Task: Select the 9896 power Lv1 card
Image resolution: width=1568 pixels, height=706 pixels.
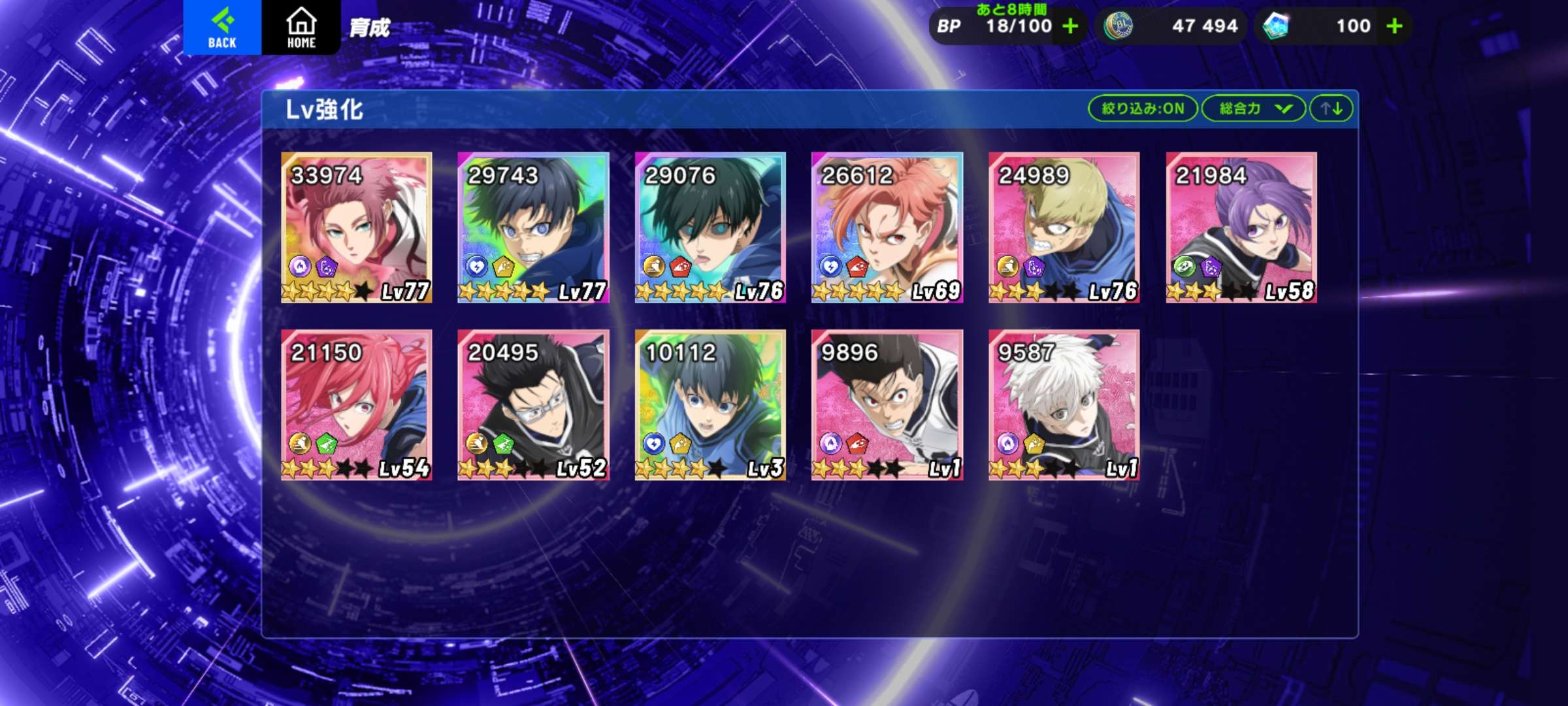Action: coord(887,405)
